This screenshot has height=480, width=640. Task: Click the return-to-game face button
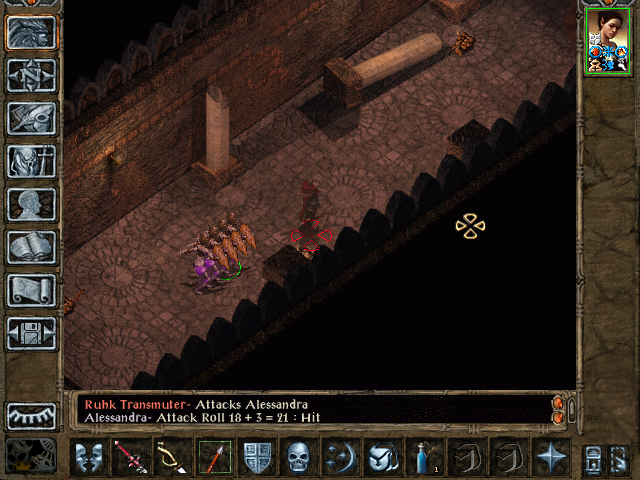(x=32, y=32)
